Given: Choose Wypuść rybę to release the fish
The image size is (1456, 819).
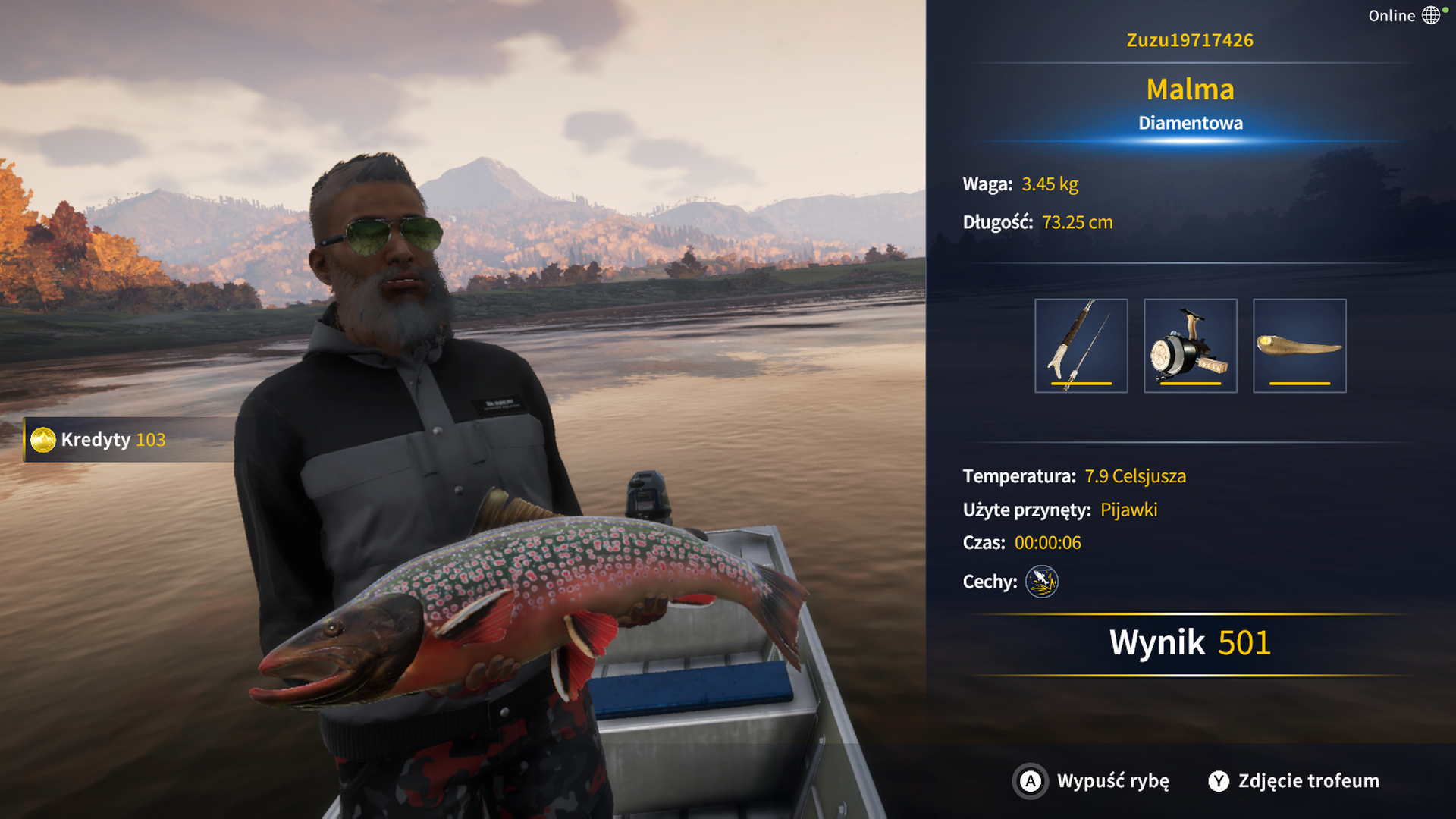Looking at the screenshot, I should [x=1092, y=781].
